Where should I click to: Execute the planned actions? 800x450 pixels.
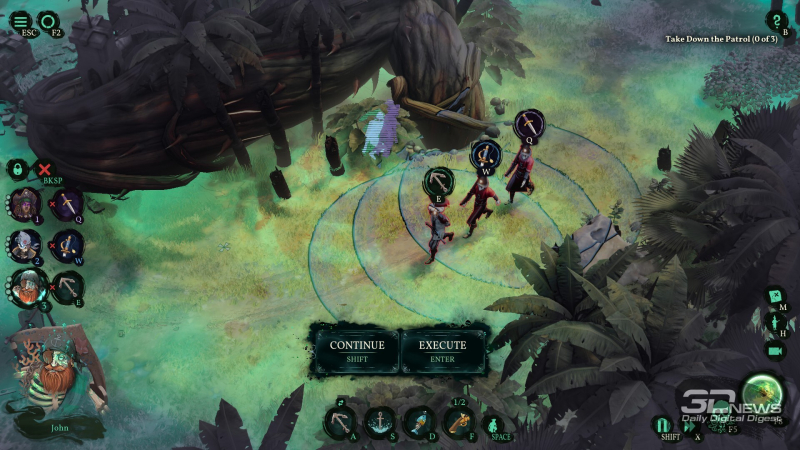(x=442, y=350)
